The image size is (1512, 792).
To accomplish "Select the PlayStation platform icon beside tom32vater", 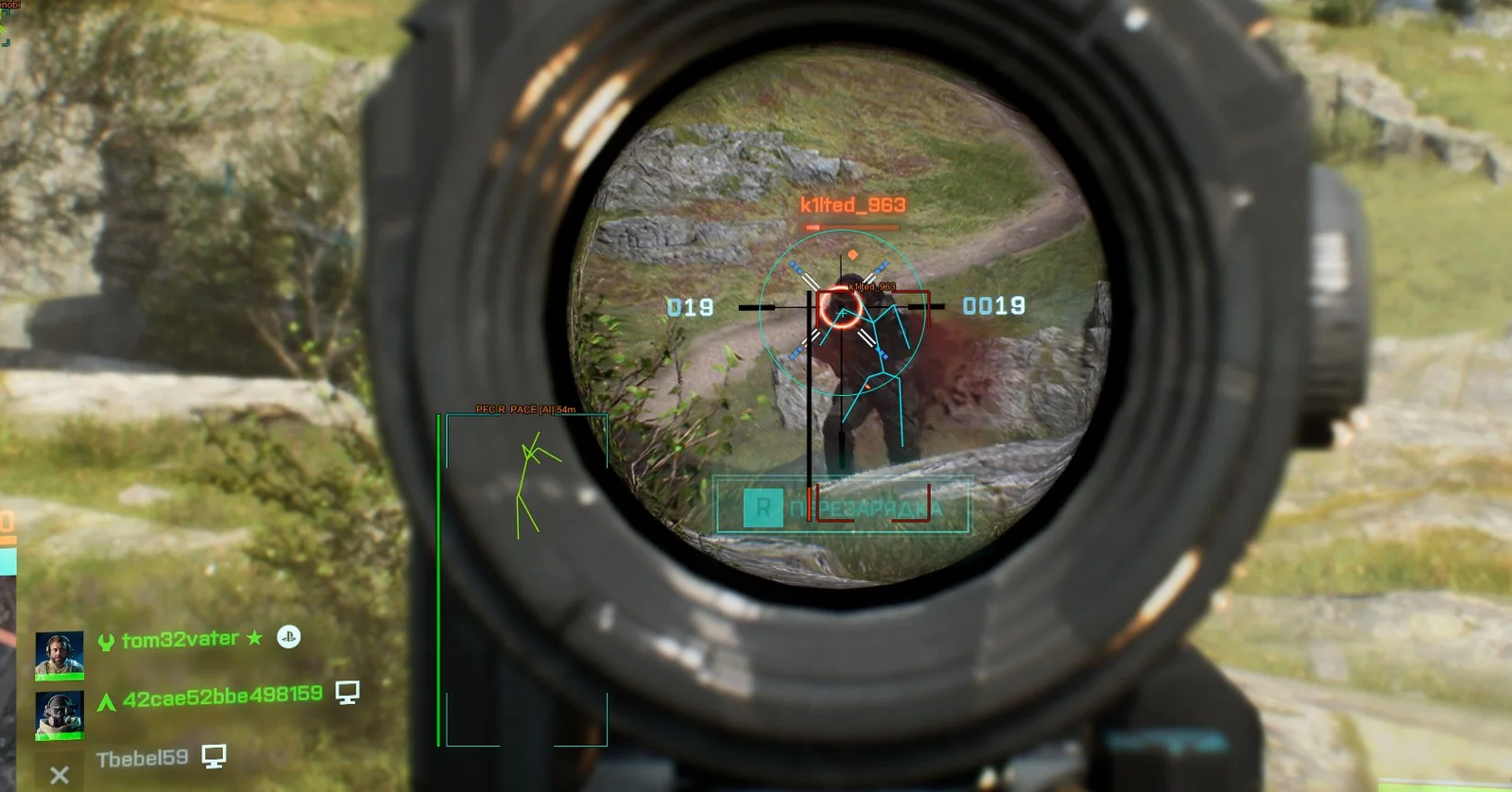I will (x=289, y=639).
